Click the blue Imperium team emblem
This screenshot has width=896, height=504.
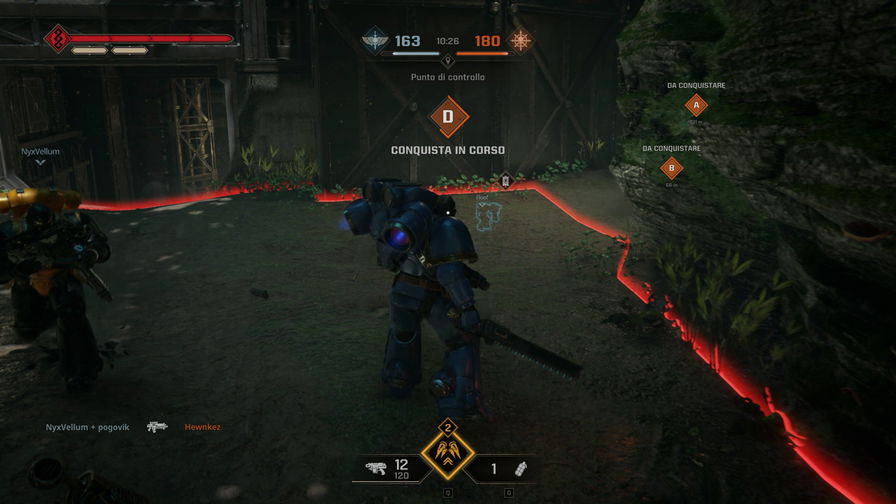point(374,41)
